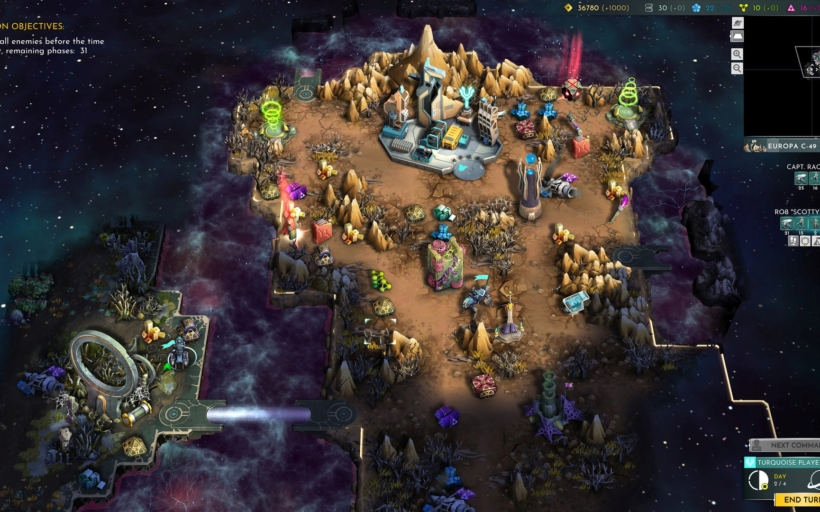Select Rob 'Scotty' commander's first unit portrait
This screenshot has height=512, width=820.
pyautogui.click(x=786, y=224)
